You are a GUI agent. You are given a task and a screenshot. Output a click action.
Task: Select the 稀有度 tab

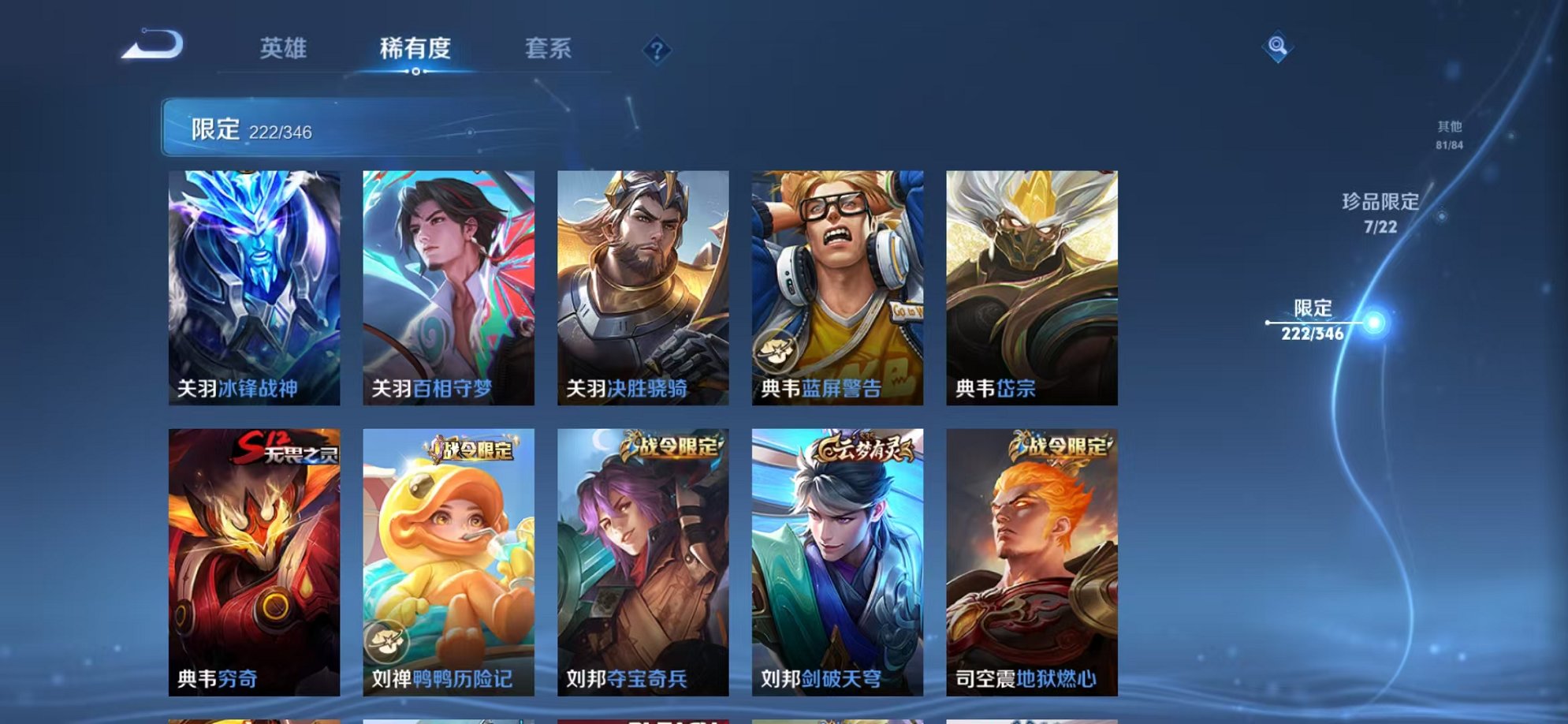pyautogui.click(x=416, y=49)
